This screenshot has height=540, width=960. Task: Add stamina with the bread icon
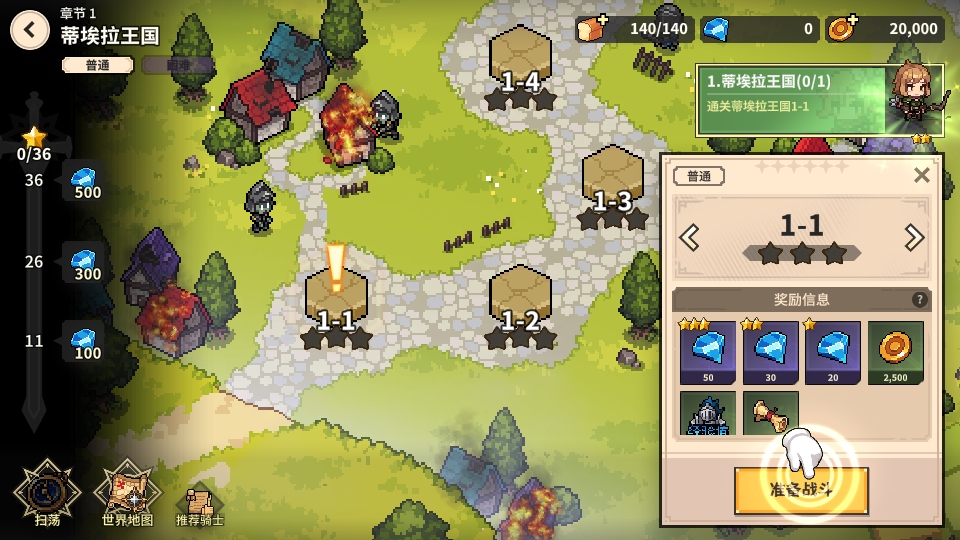tap(590, 29)
